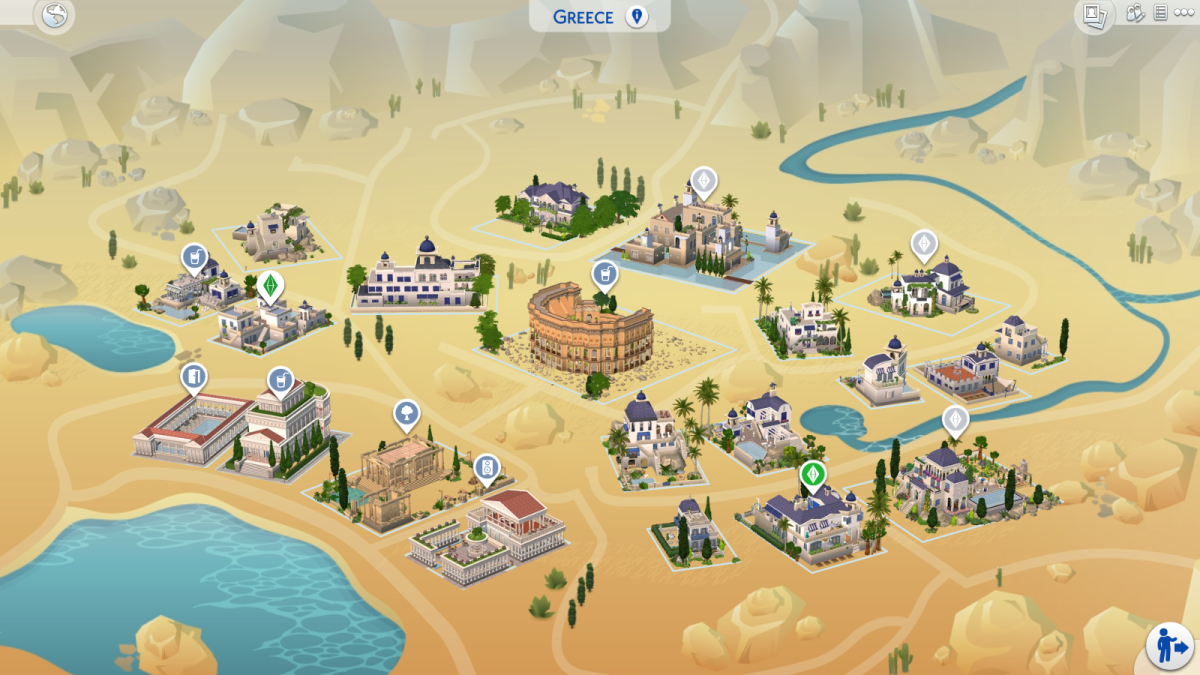Click the Greece world name label
This screenshot has height=675, width=1200.
tap(584, 17)
